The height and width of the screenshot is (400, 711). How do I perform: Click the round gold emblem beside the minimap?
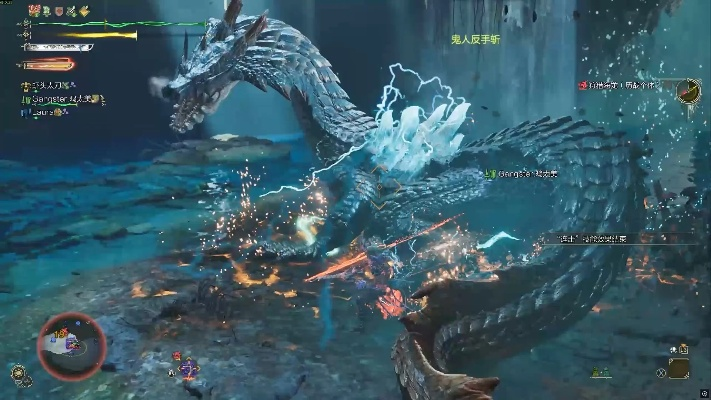(19, 372)
